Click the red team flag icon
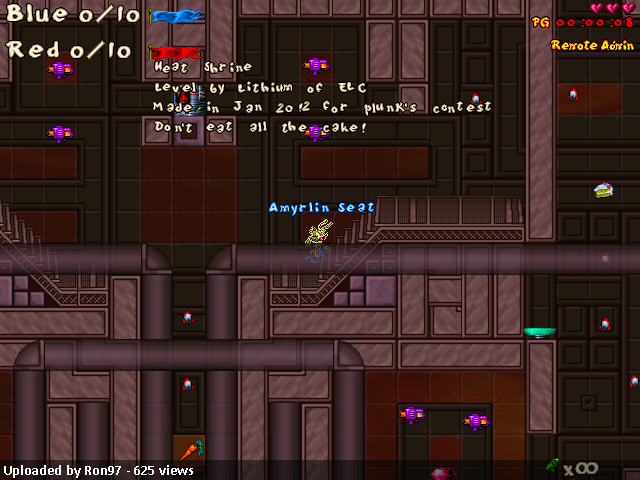The image size is (640, 480). click(172, 52)
